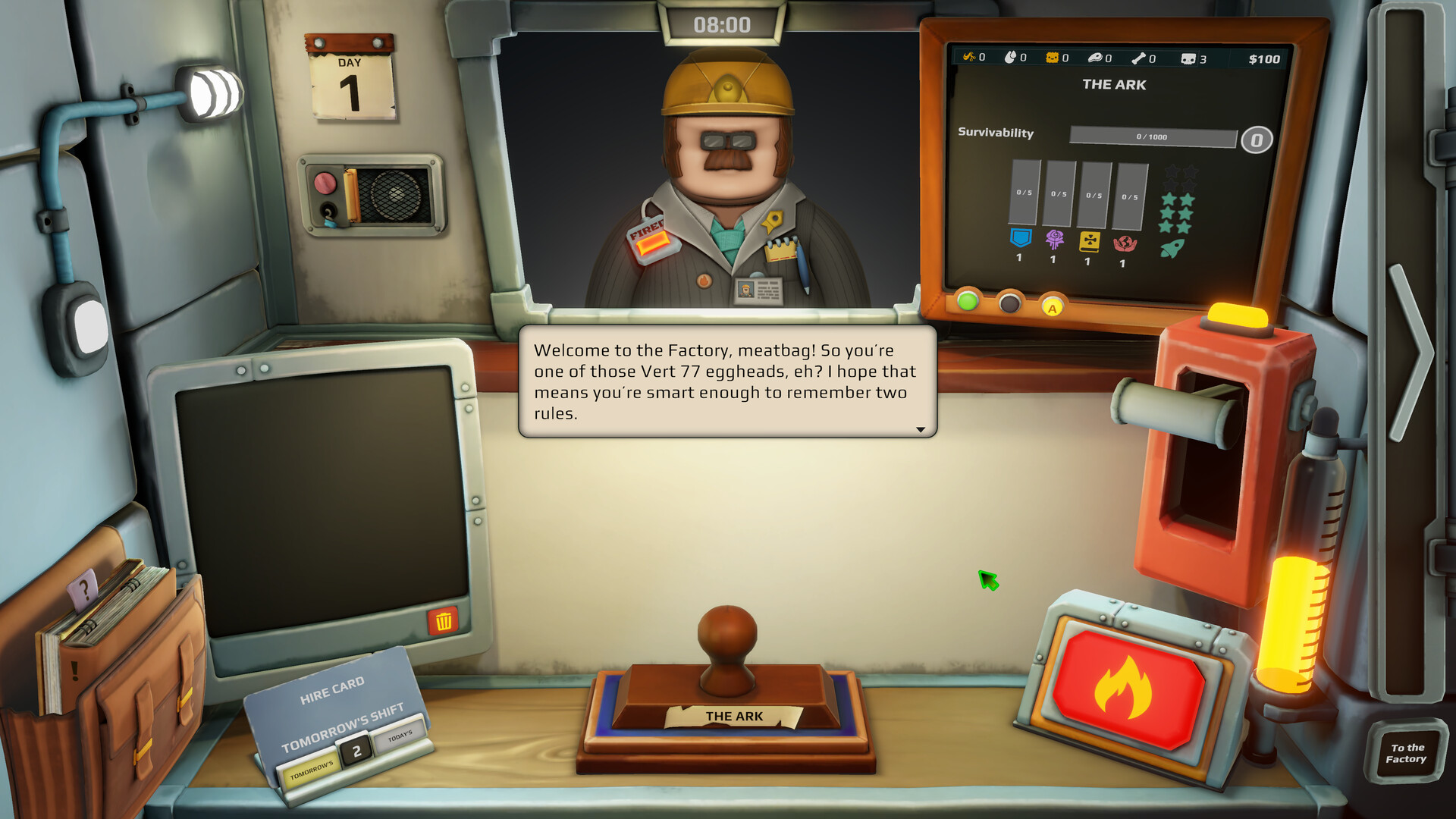This screenshot has height=819, width=1456.
Task: Click the skull counter showing 3
Action: coord(1188,58)
